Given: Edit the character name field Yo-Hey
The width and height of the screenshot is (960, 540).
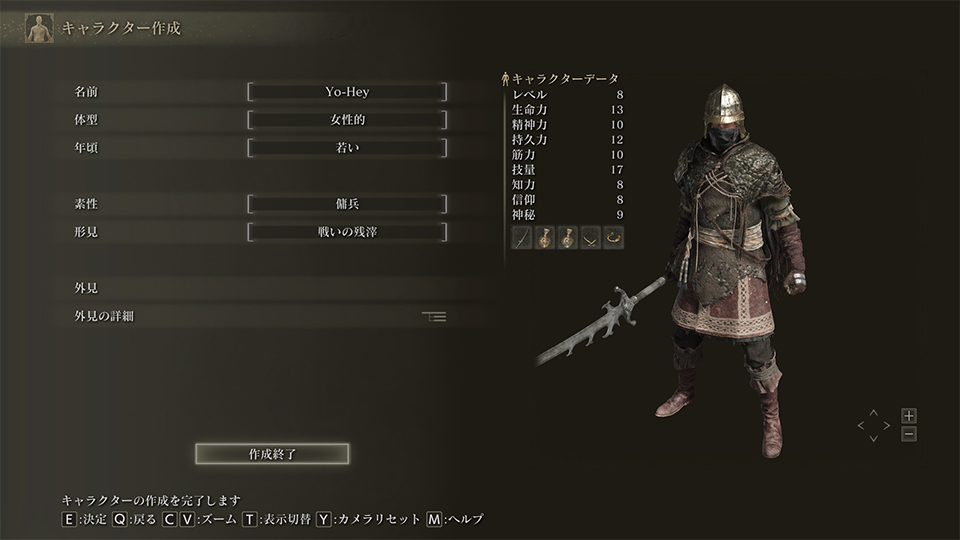Looking at the screenshot, I should click(347, 92).
